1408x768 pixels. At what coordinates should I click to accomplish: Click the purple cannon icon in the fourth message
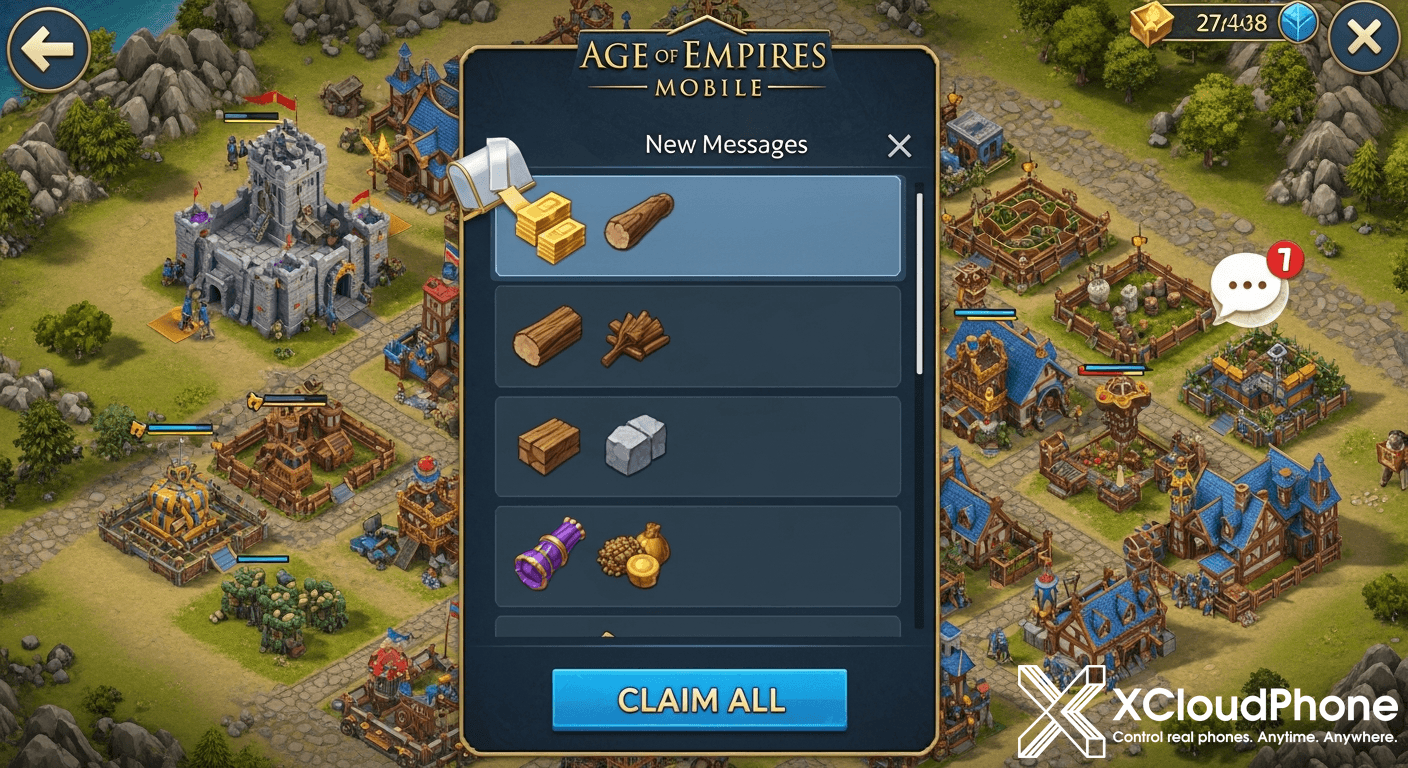coord(548,556)
